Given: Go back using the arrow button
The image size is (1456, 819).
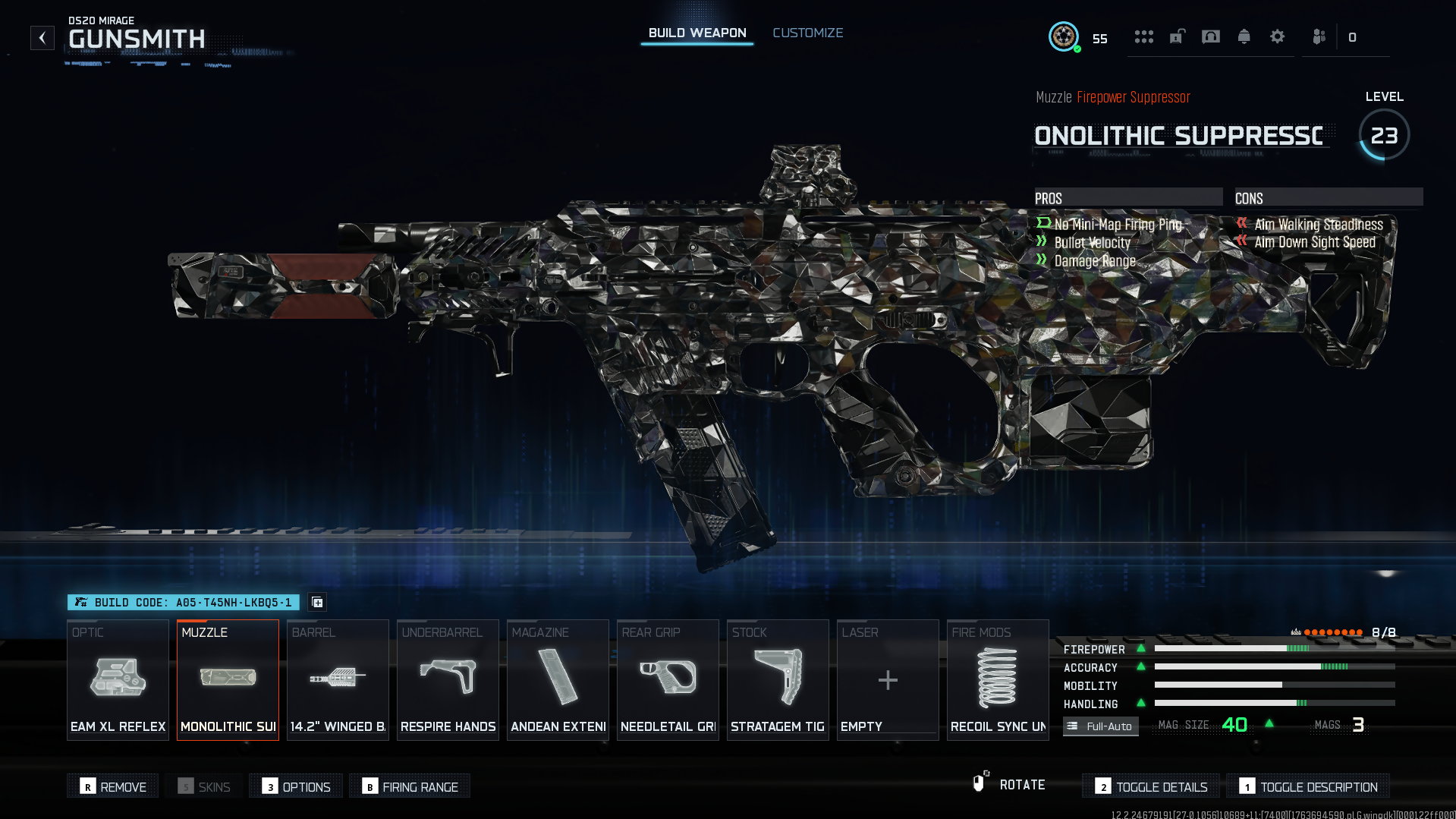Looking at the screenshot, I should pyautogui.click(x=42, y=38).
